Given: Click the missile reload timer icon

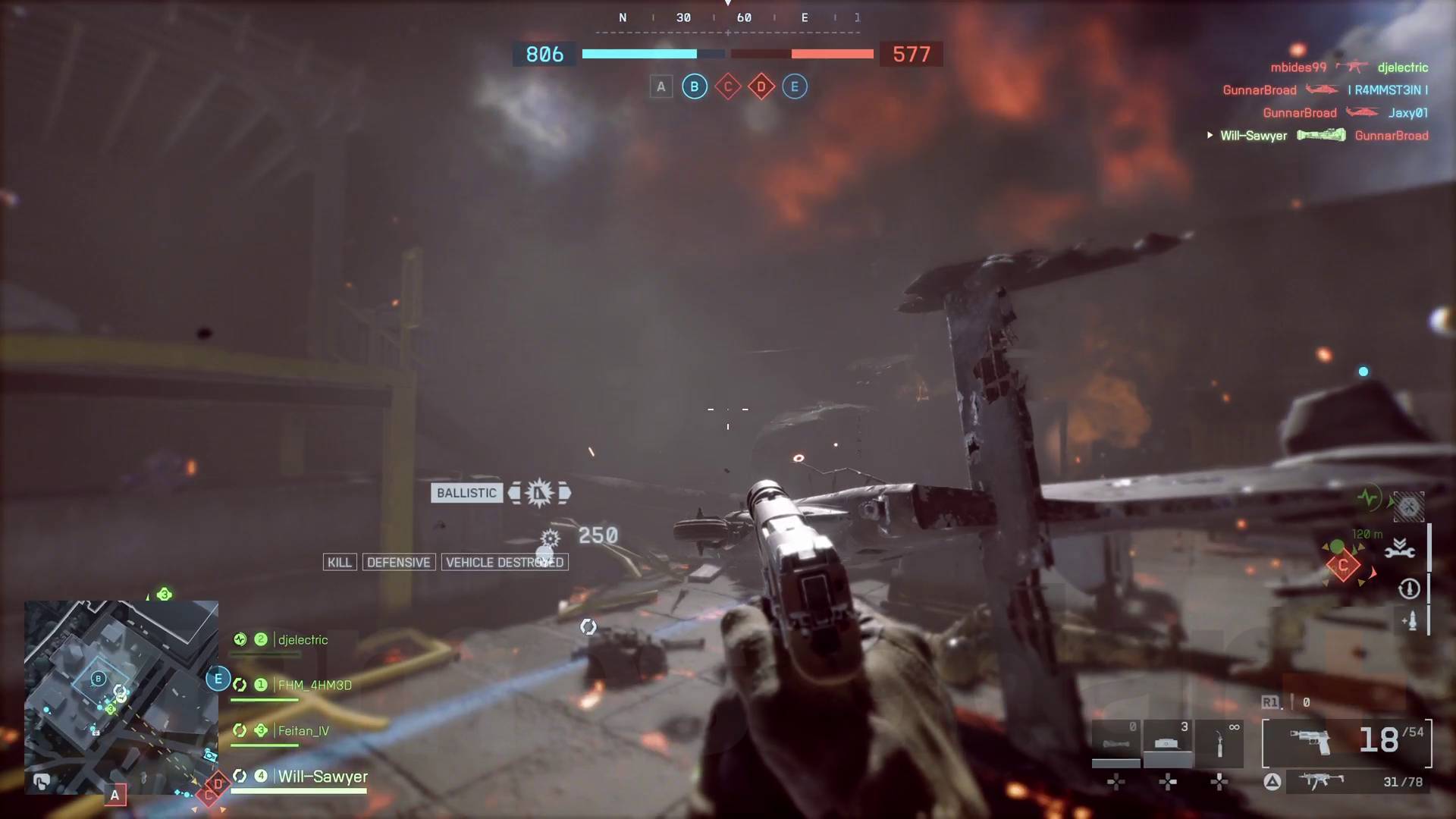Looking at the screenshot, I should pyautogui.click(x=1408, y=589).
